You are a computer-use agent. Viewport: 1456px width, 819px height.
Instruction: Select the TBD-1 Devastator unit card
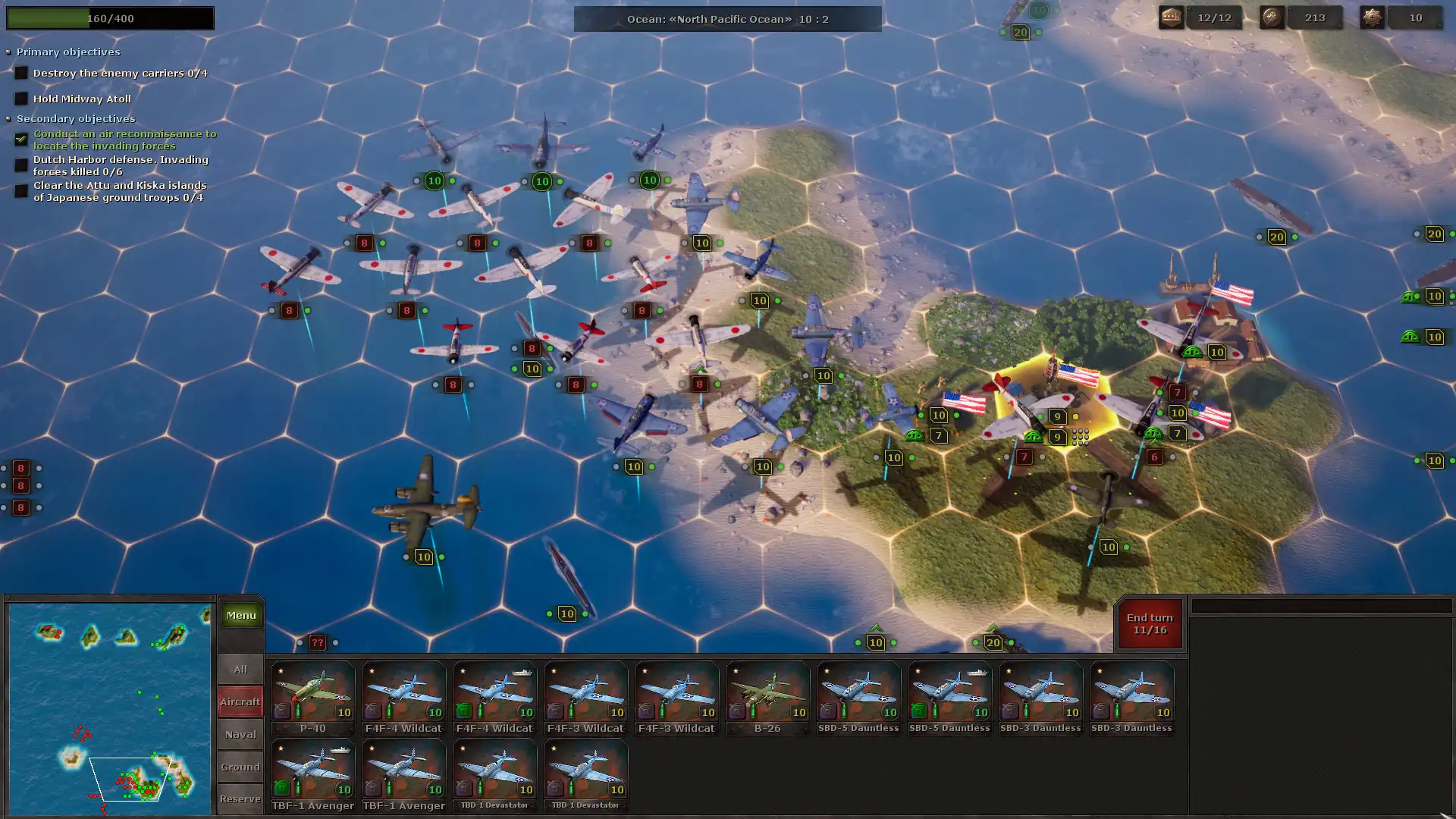pos(494,770)
